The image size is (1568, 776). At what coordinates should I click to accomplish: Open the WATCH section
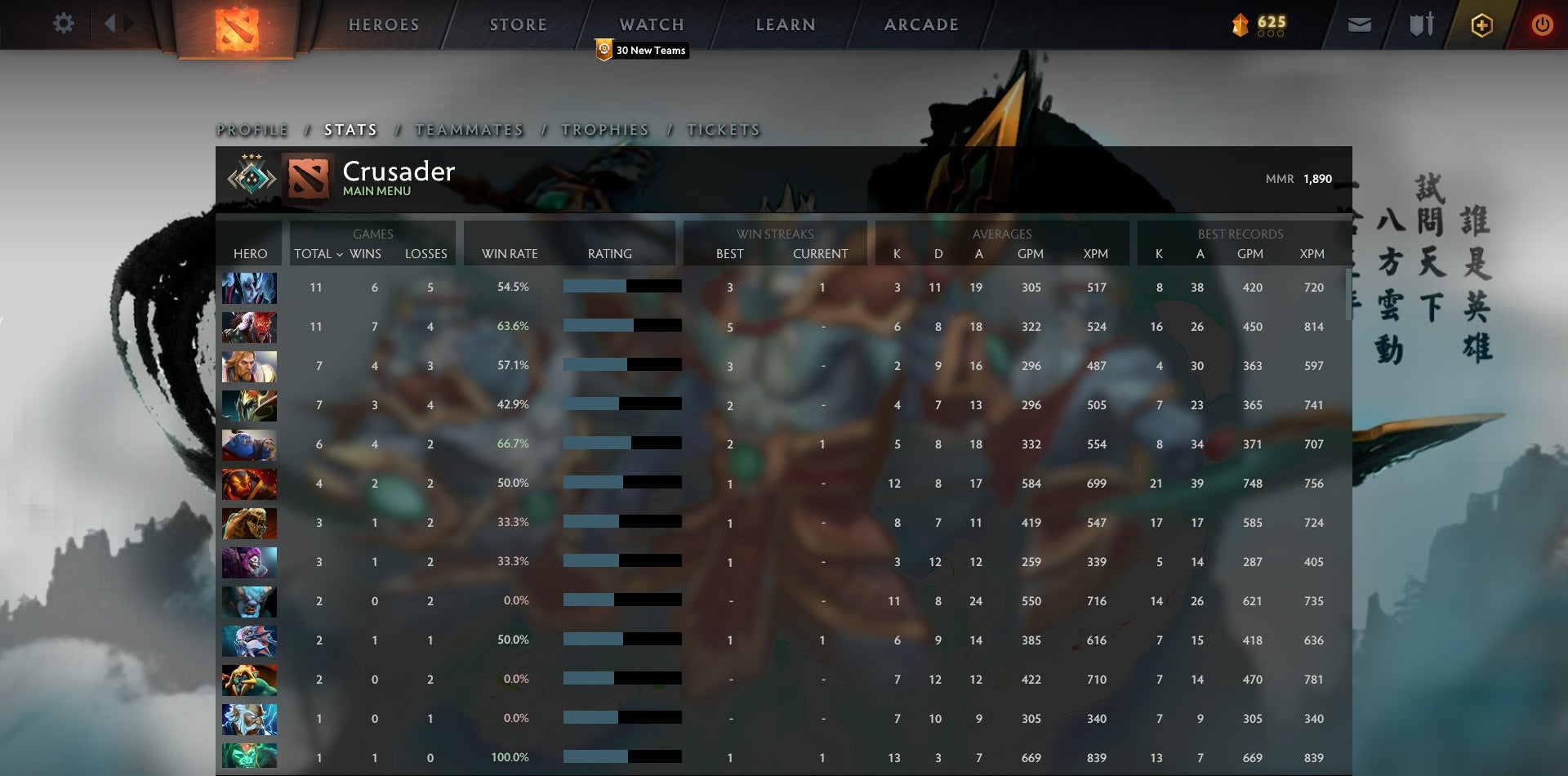(651, 24)
